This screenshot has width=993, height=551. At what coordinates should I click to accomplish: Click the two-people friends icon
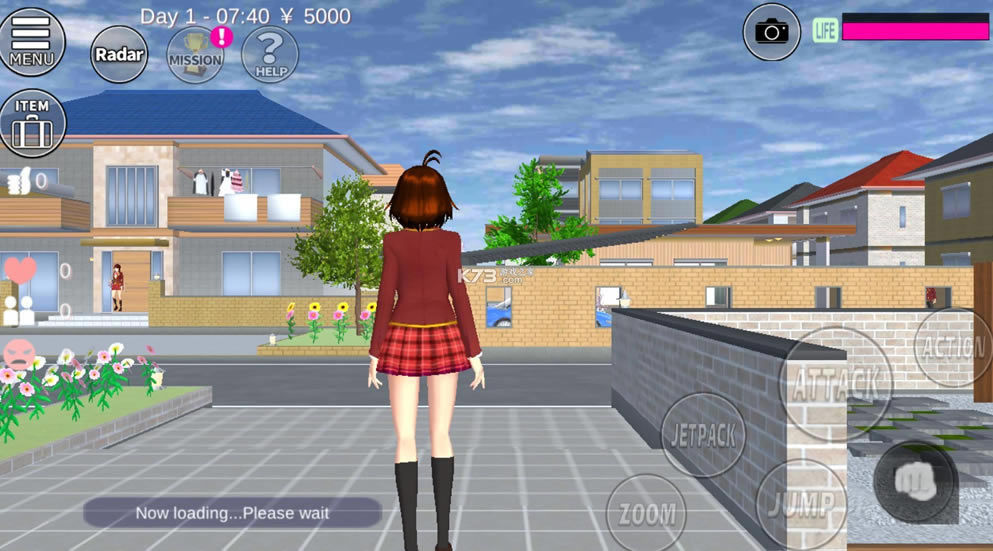point(18,311)
